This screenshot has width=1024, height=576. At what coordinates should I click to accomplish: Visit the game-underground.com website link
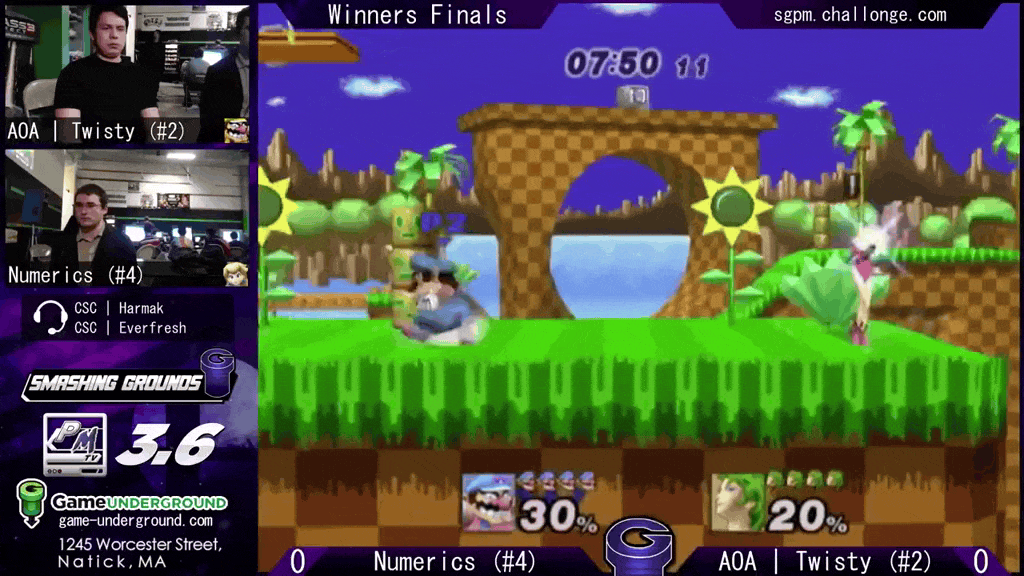135,521
